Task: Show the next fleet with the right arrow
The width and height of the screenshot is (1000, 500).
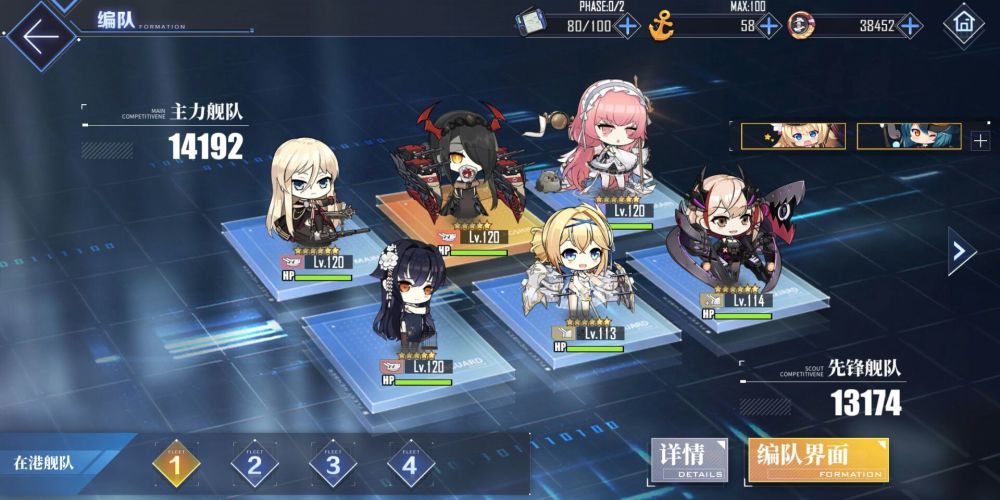Action: (961, 251)
